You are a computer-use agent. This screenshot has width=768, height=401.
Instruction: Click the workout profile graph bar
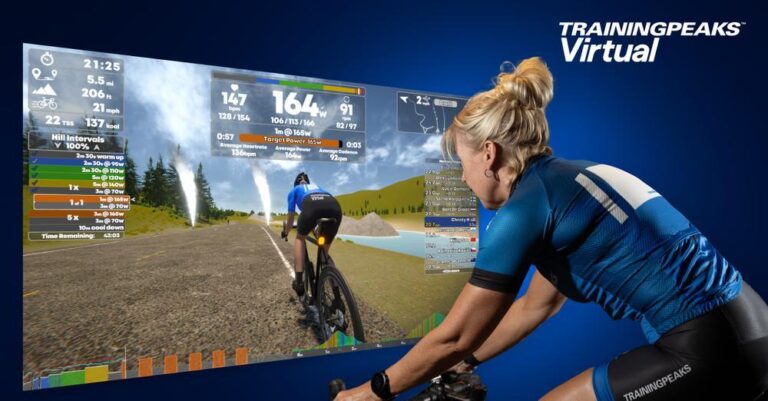[140, 366]
